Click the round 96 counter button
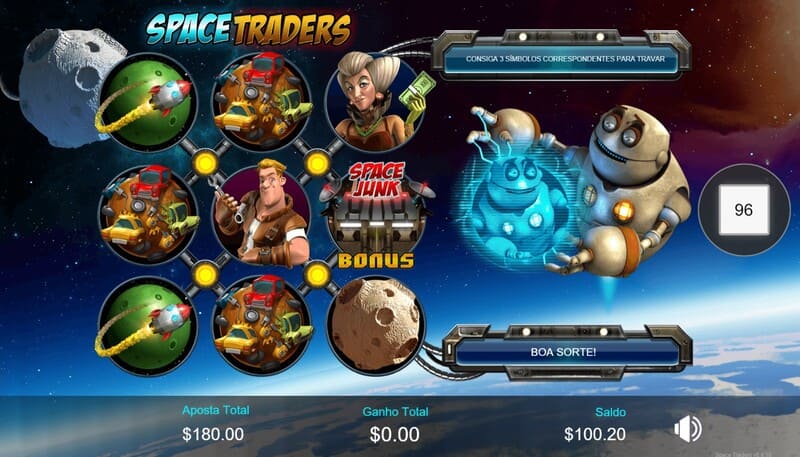800x457 pixels. tap(743, 210)
